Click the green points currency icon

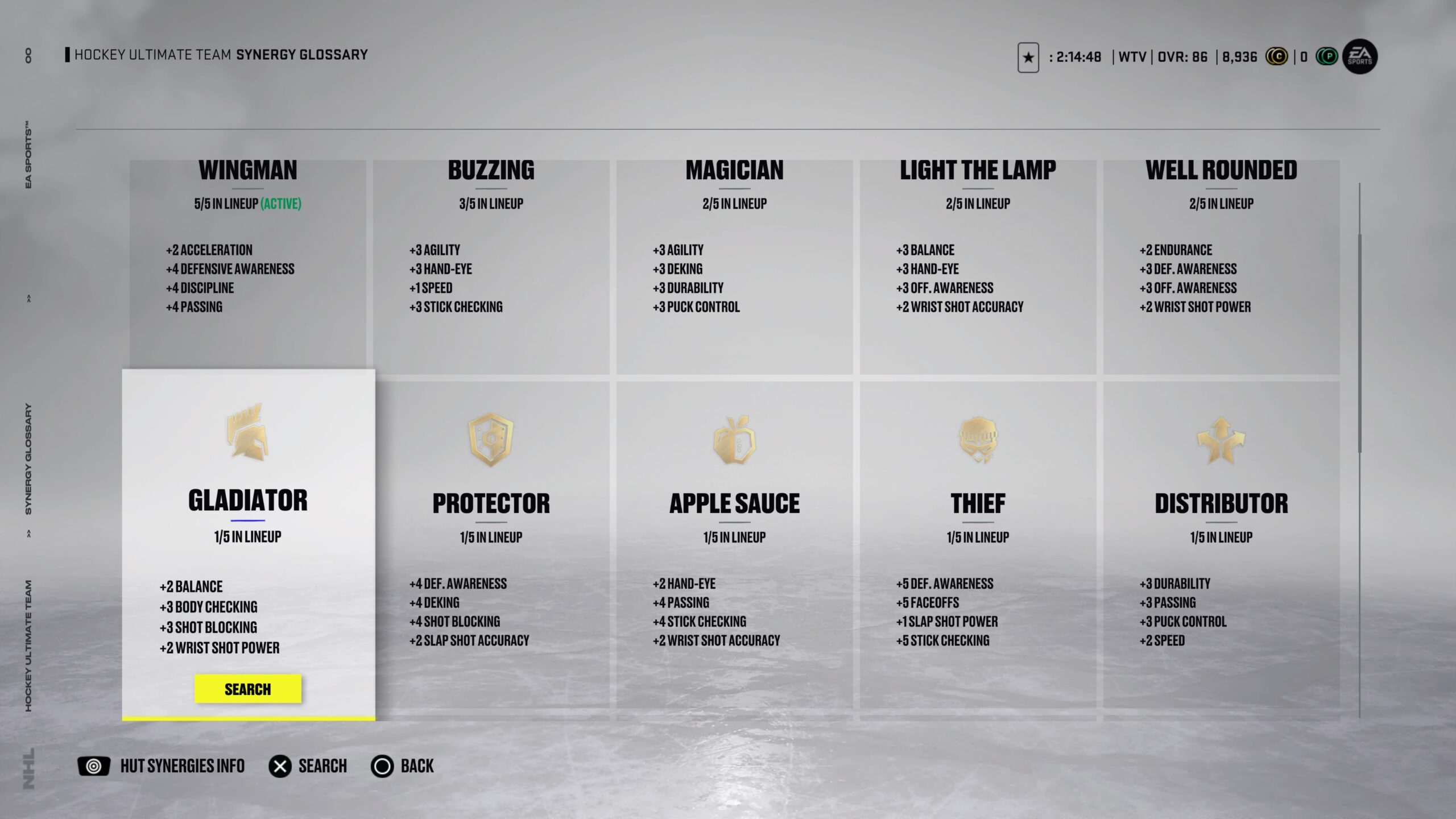point(1327,57)
